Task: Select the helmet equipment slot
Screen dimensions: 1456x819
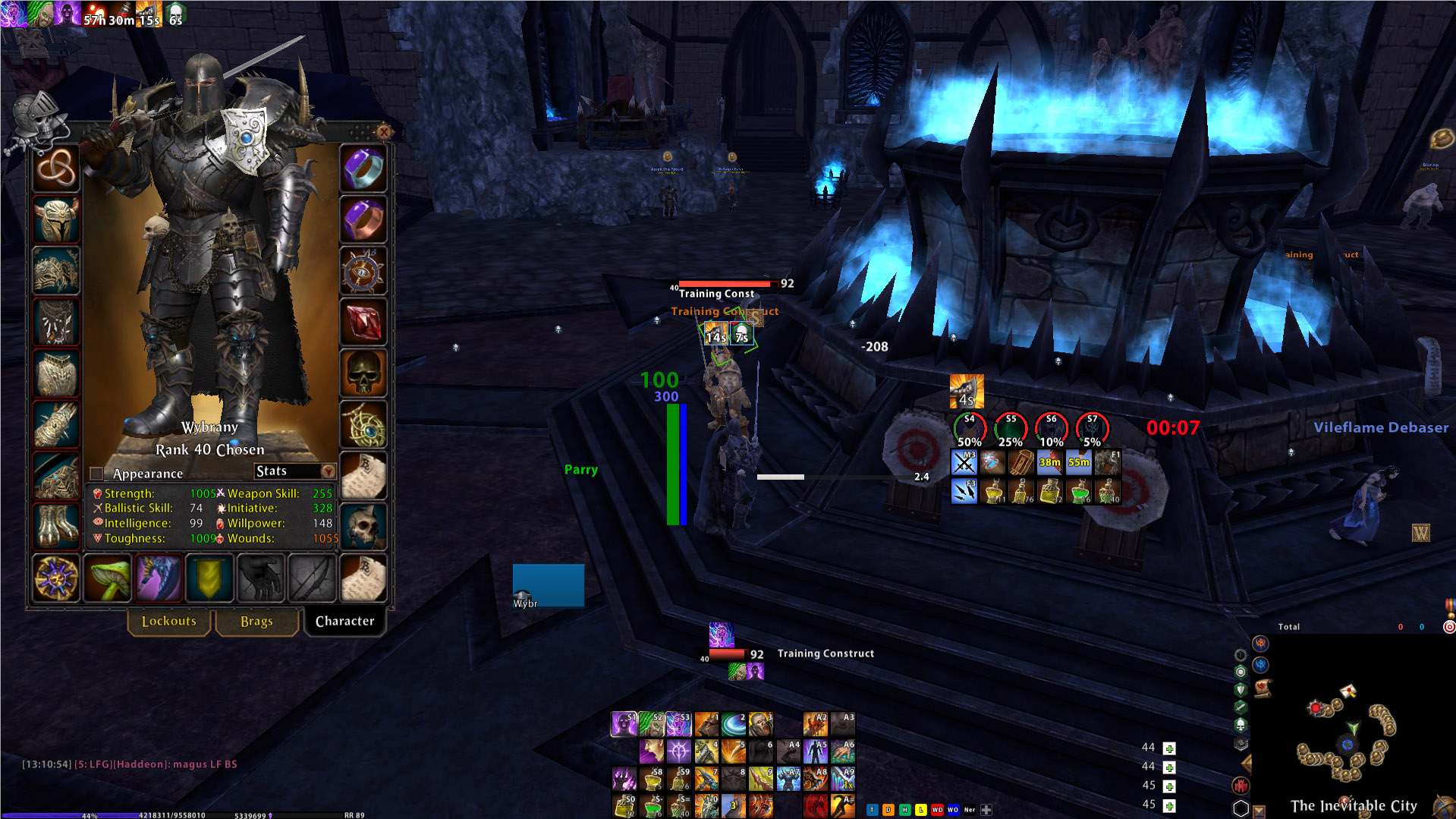Action: tap(55, 219)
